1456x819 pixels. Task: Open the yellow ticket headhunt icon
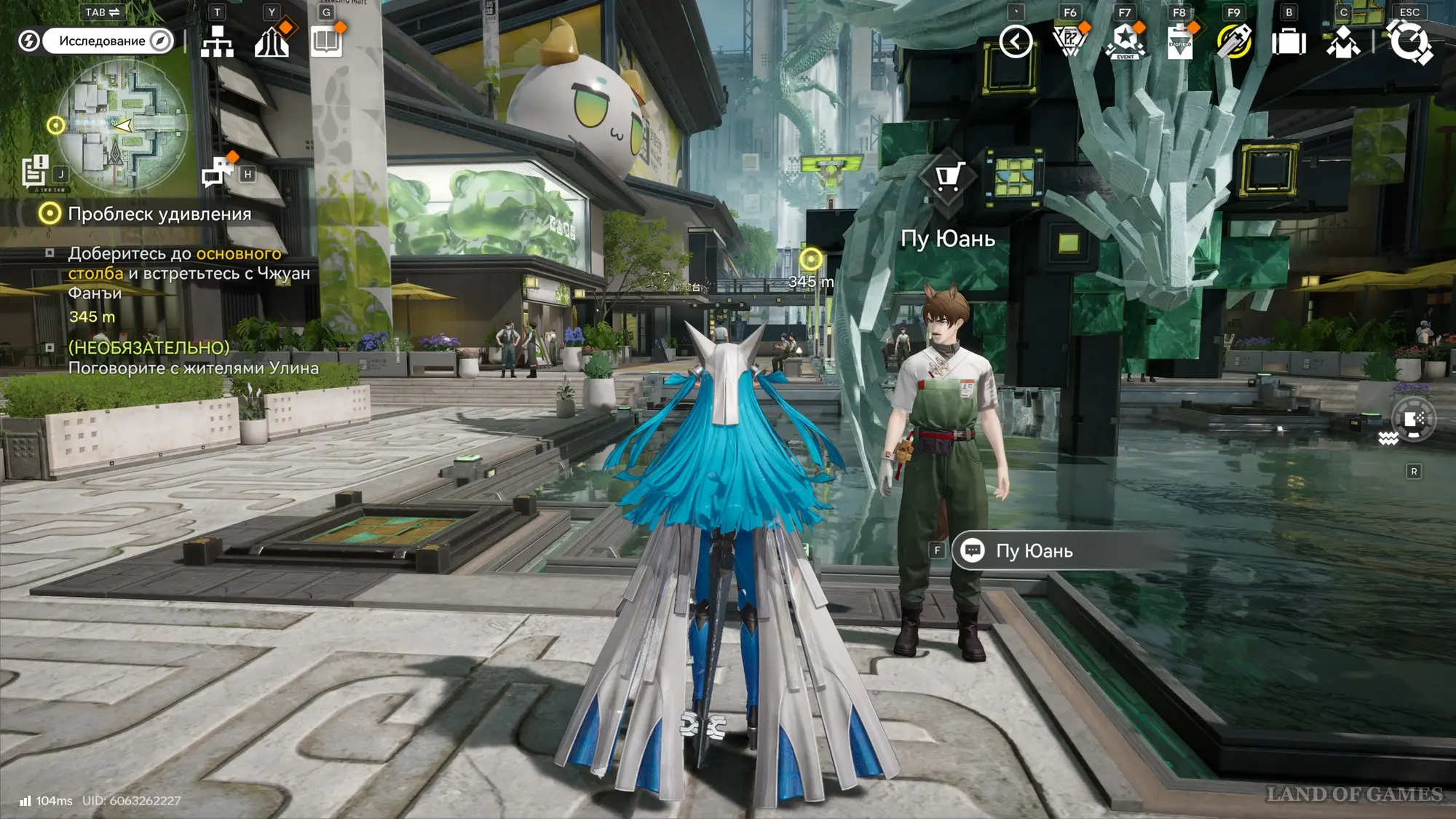coord(1234,41)
